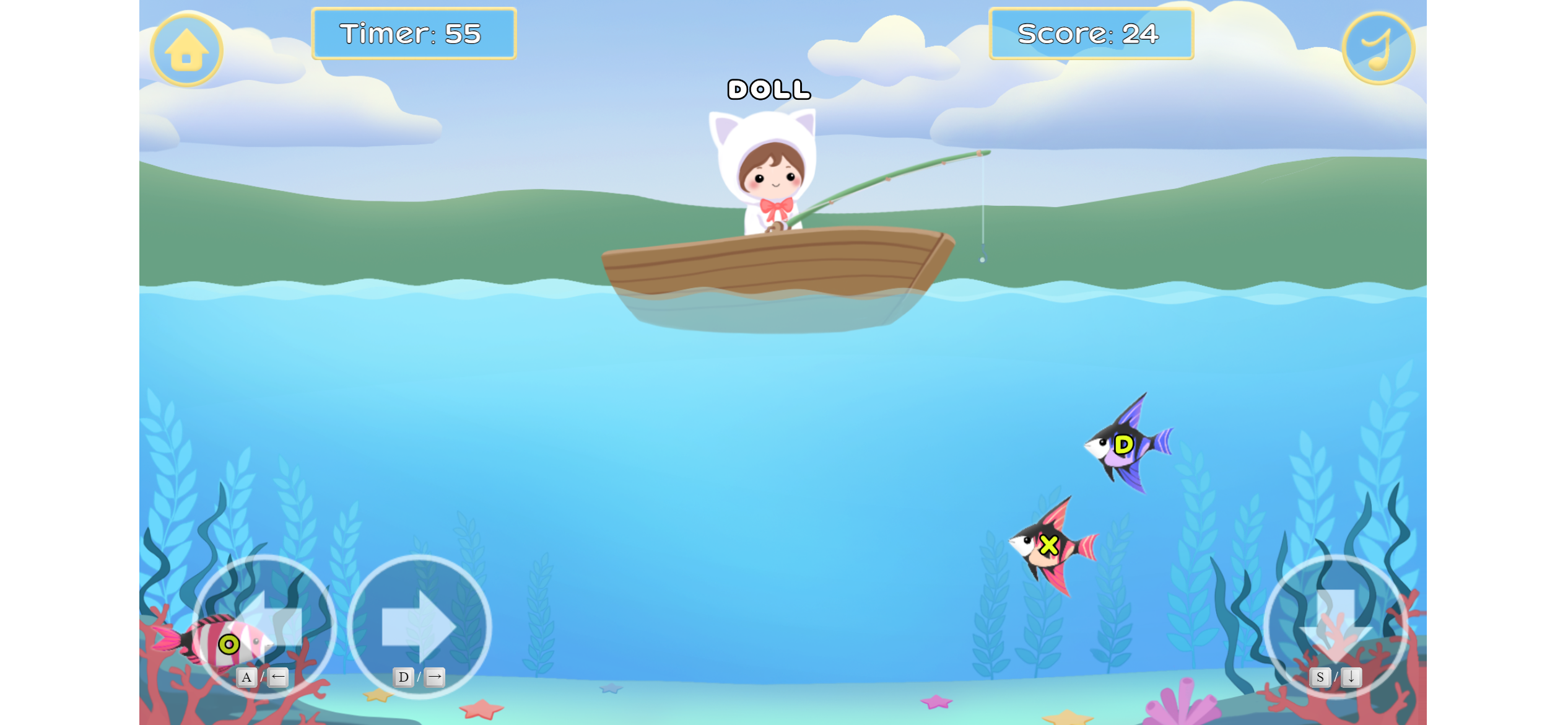Click the A keyboard hint badge
Image resolution: width=1568 pixels, height=725 pixels.
(x=247, y=677)
